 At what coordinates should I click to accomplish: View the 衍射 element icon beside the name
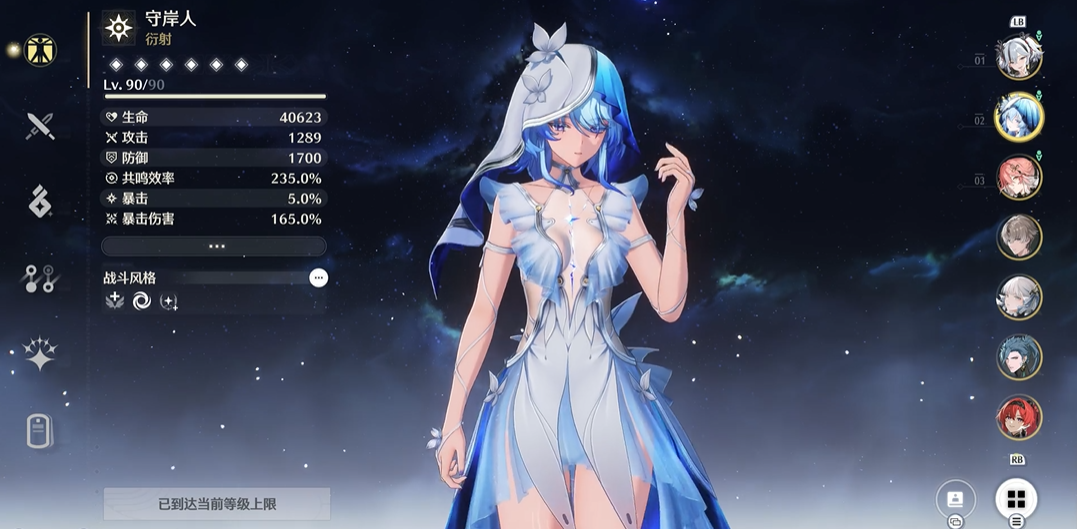click(119, 28)
